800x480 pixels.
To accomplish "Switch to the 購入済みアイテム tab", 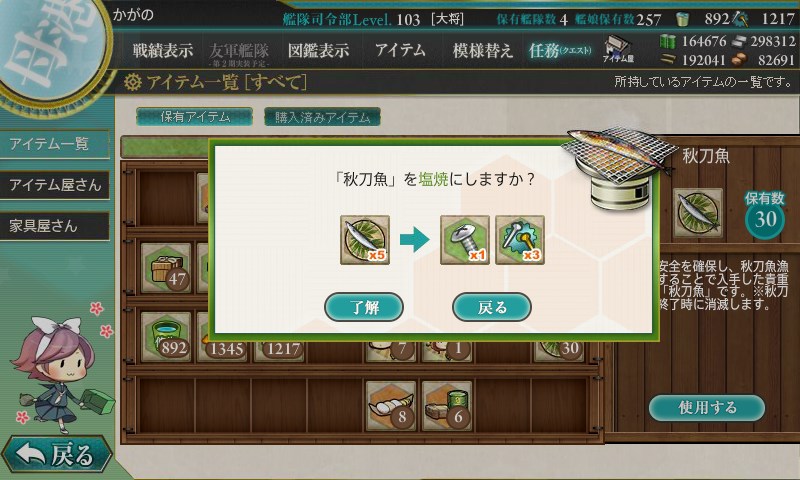I will point(322,116).
